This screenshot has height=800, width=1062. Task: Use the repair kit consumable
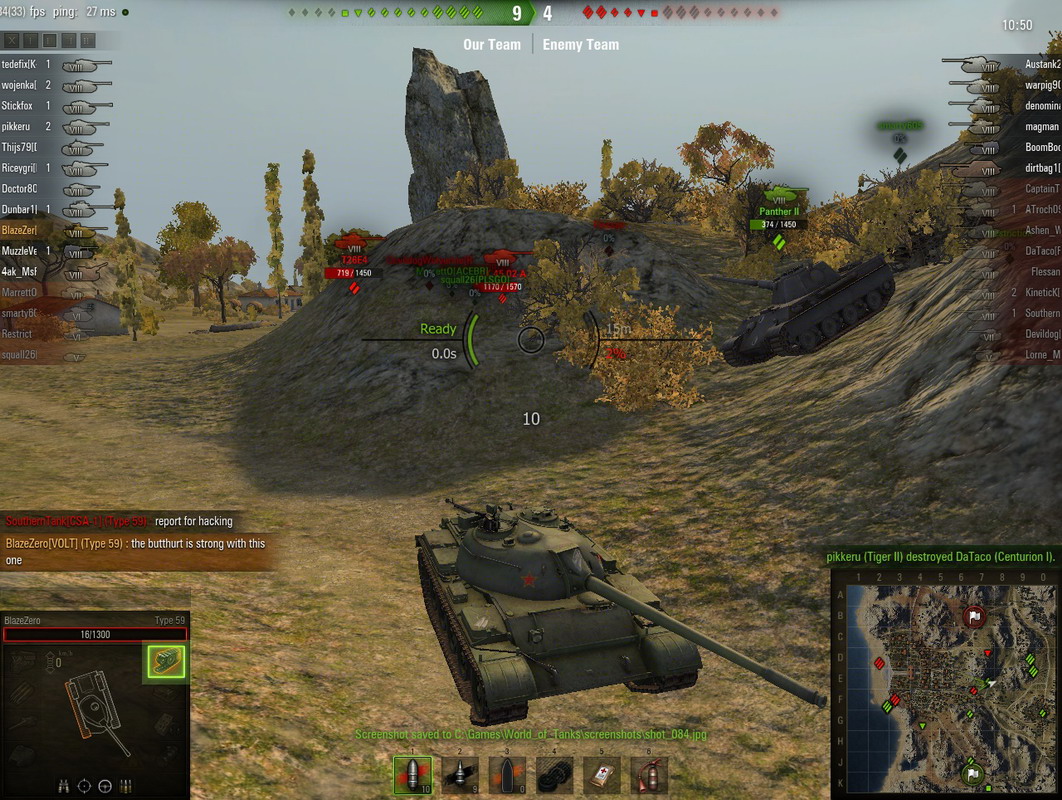555,774
